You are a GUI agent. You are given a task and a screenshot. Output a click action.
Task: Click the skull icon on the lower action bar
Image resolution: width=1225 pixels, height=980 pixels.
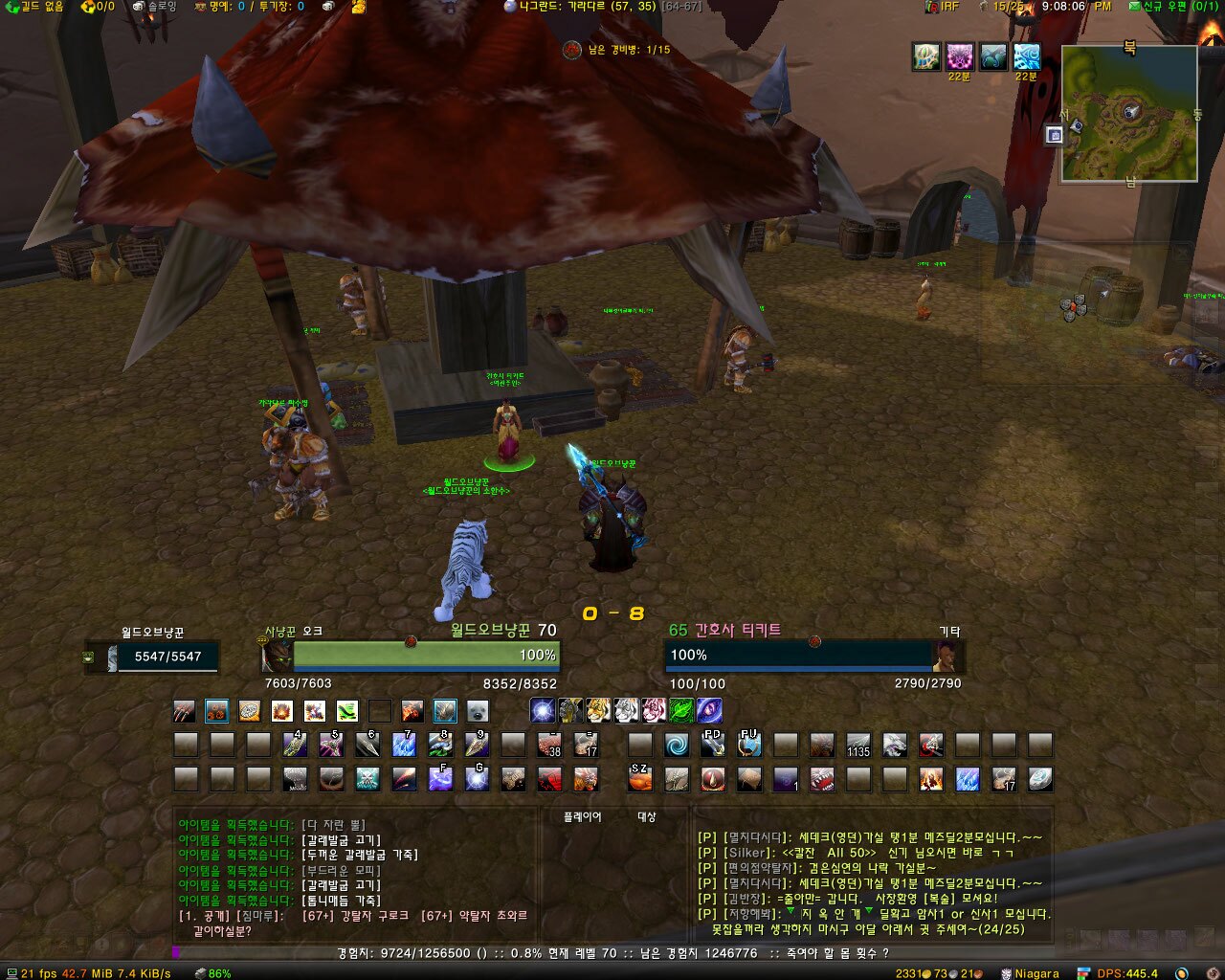pyautogui.click(x=367, y=779)
